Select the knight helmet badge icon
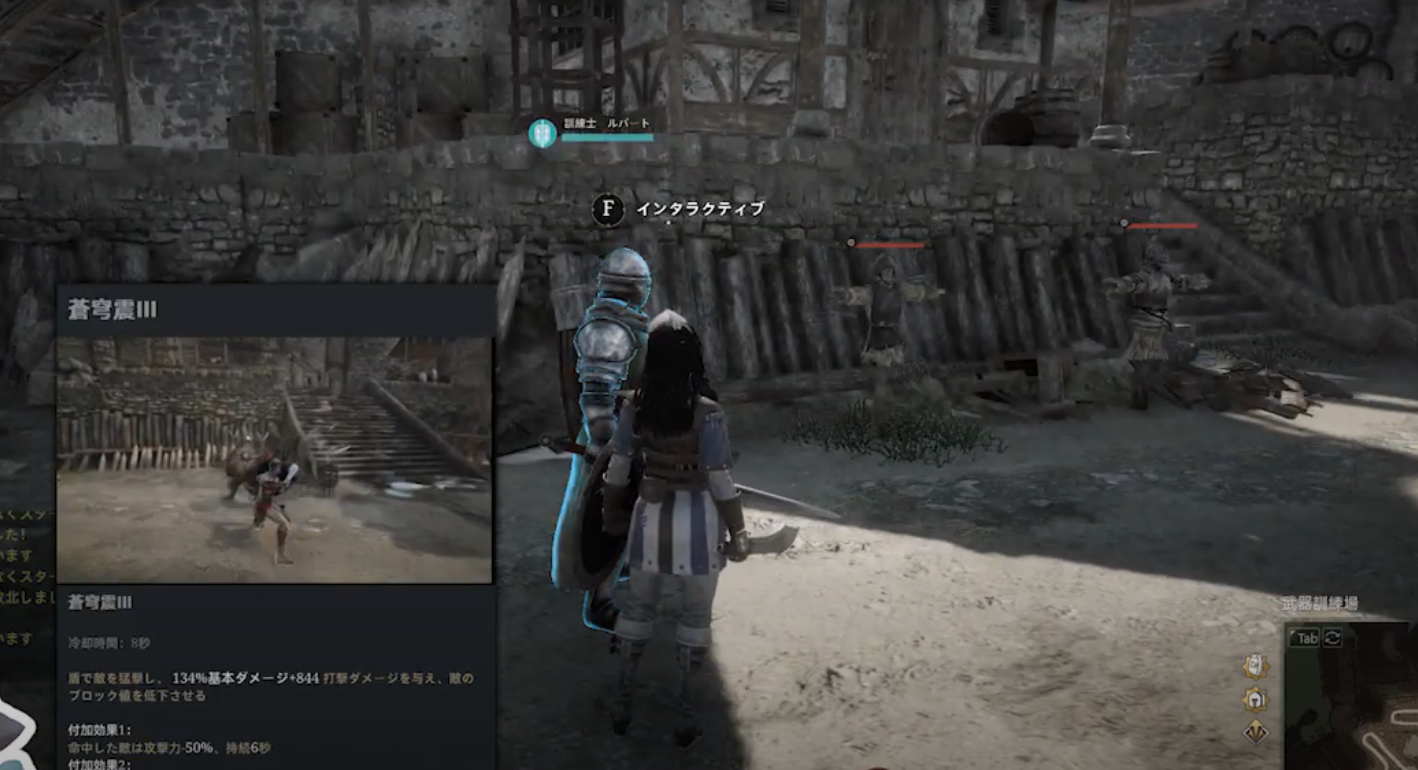 click(x=1255, y=699)
